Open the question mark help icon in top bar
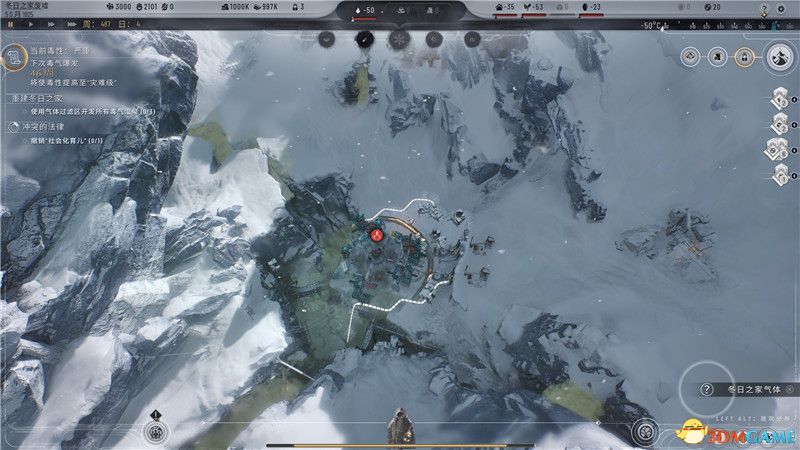800x450 pixels. point(764,8)
